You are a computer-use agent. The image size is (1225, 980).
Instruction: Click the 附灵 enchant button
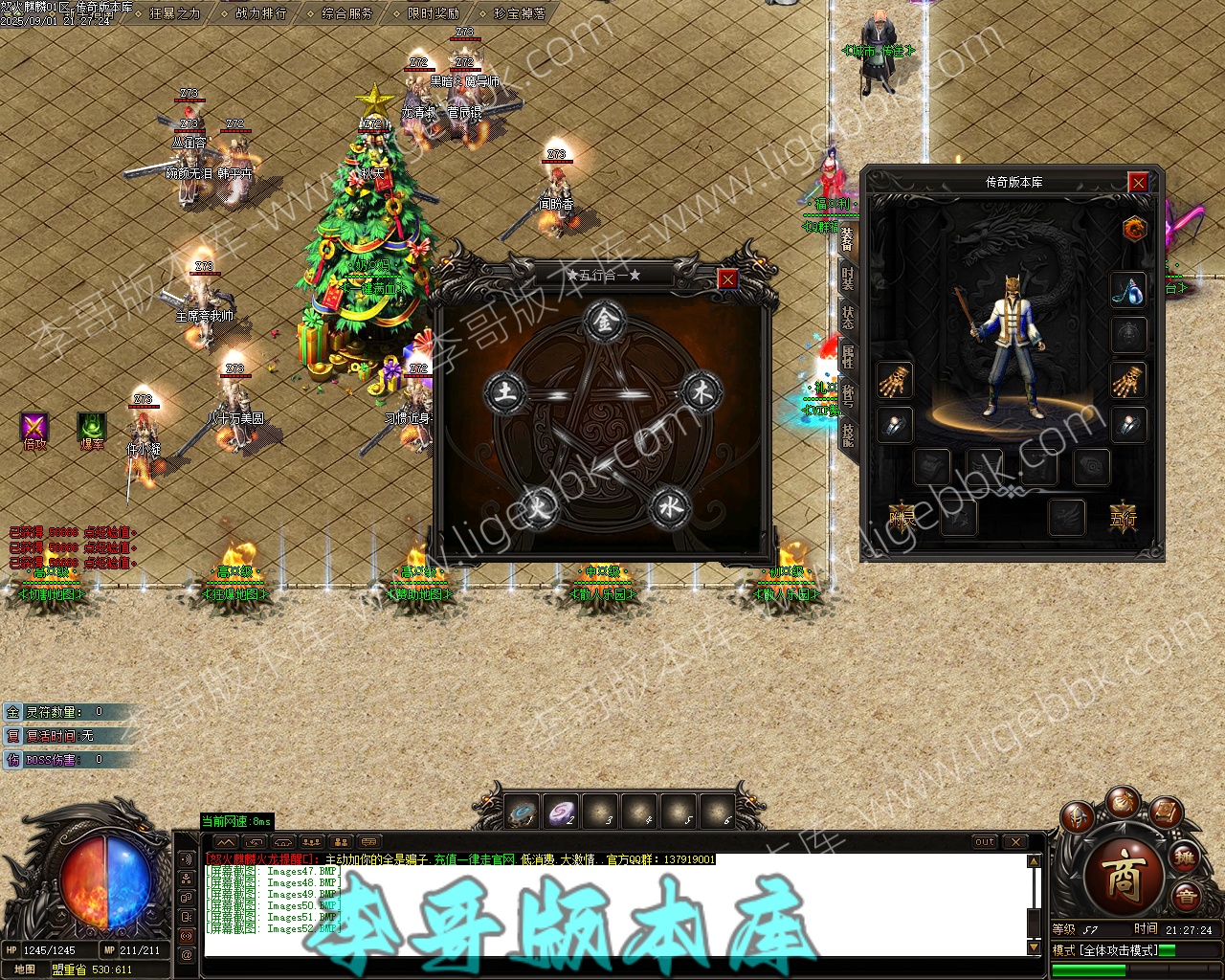[x=902, y=518]
